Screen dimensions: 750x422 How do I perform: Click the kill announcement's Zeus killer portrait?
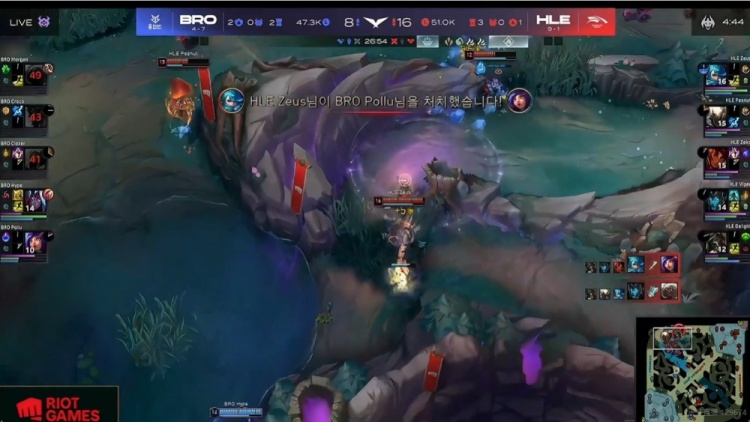[232, 101]
